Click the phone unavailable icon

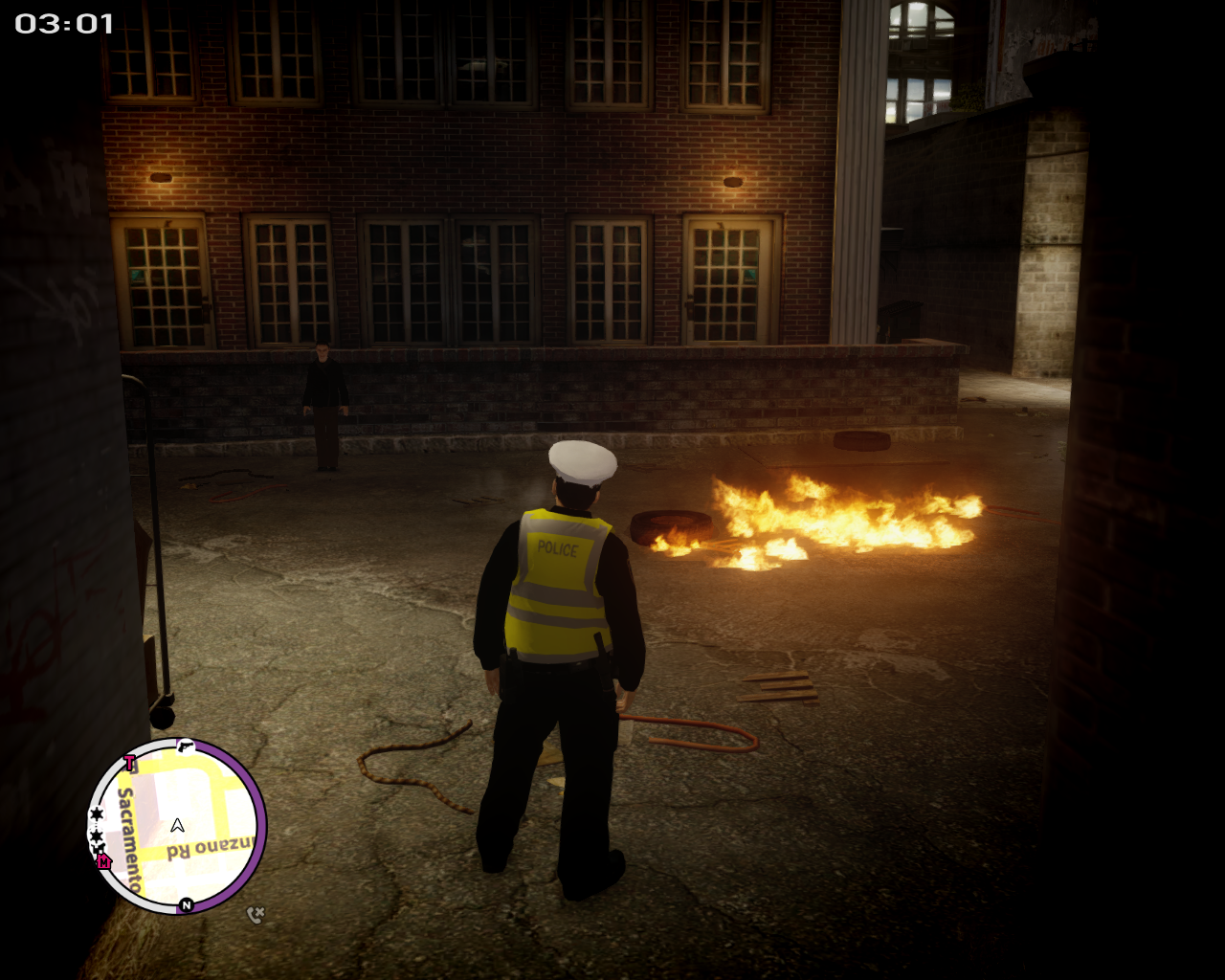pyautogui.click(x=255, y=915)
